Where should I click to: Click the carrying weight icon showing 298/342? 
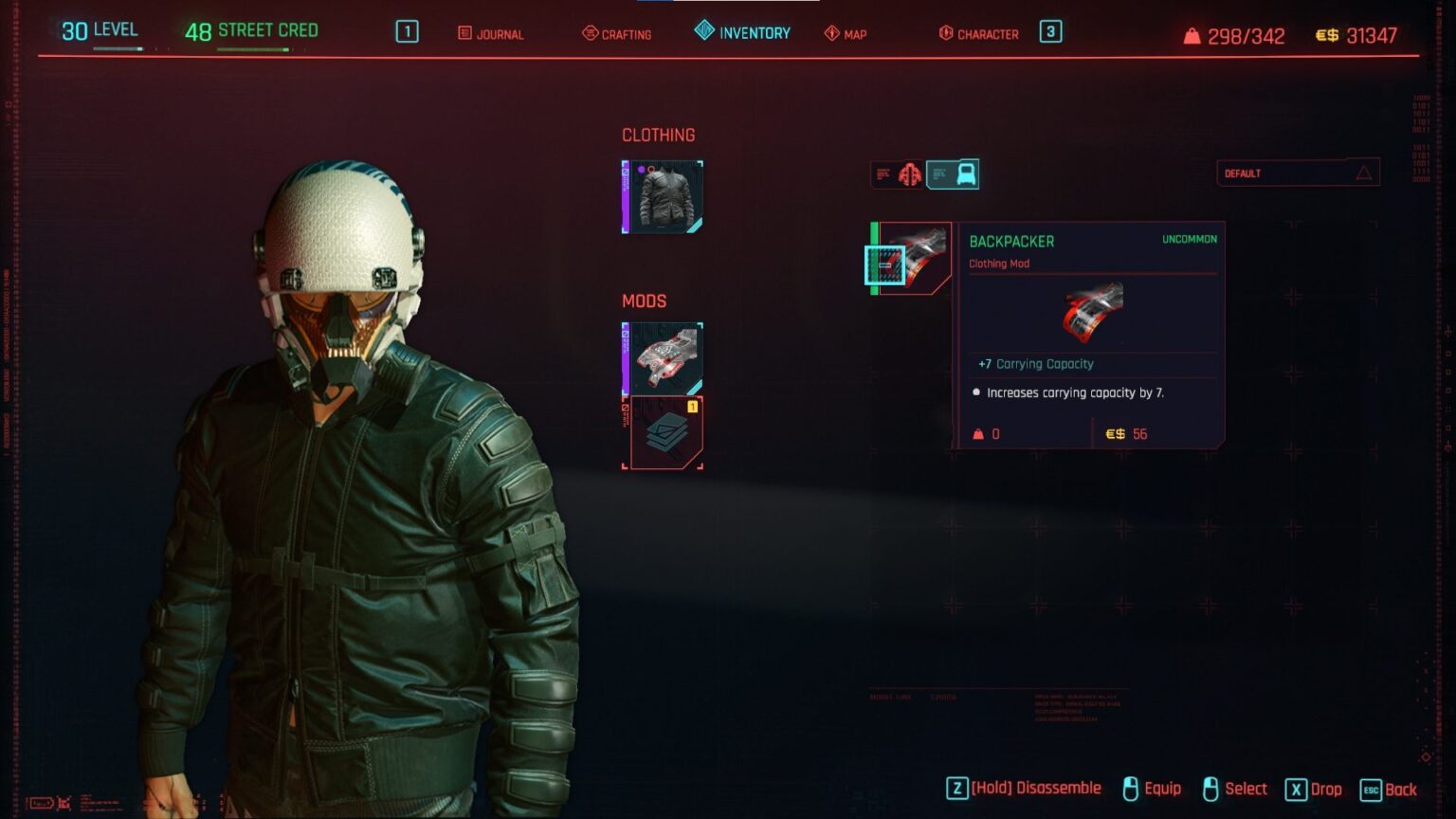coord(1192,36)
